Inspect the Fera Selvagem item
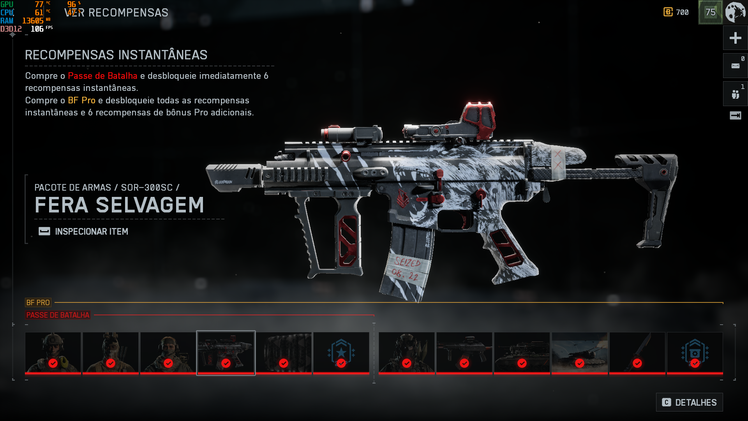748x421 pixels. pos(83,231)
